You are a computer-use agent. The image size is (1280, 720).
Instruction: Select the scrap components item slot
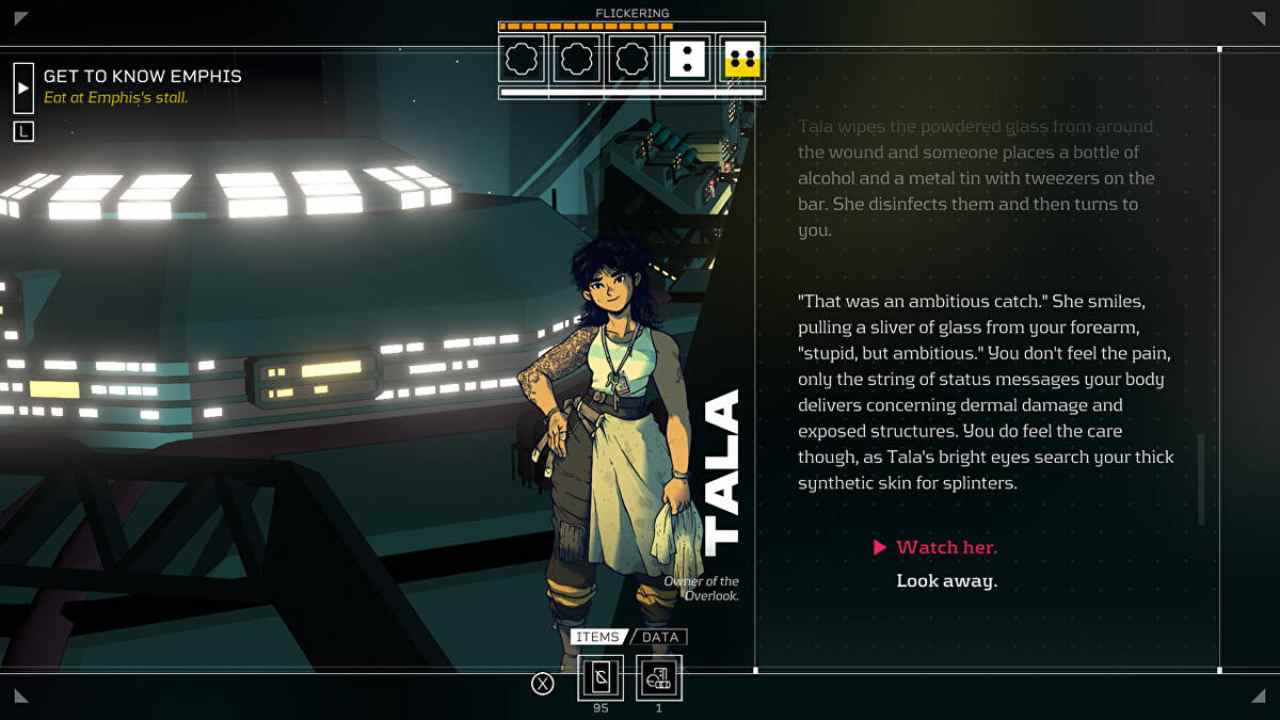[x=659, y=678]
